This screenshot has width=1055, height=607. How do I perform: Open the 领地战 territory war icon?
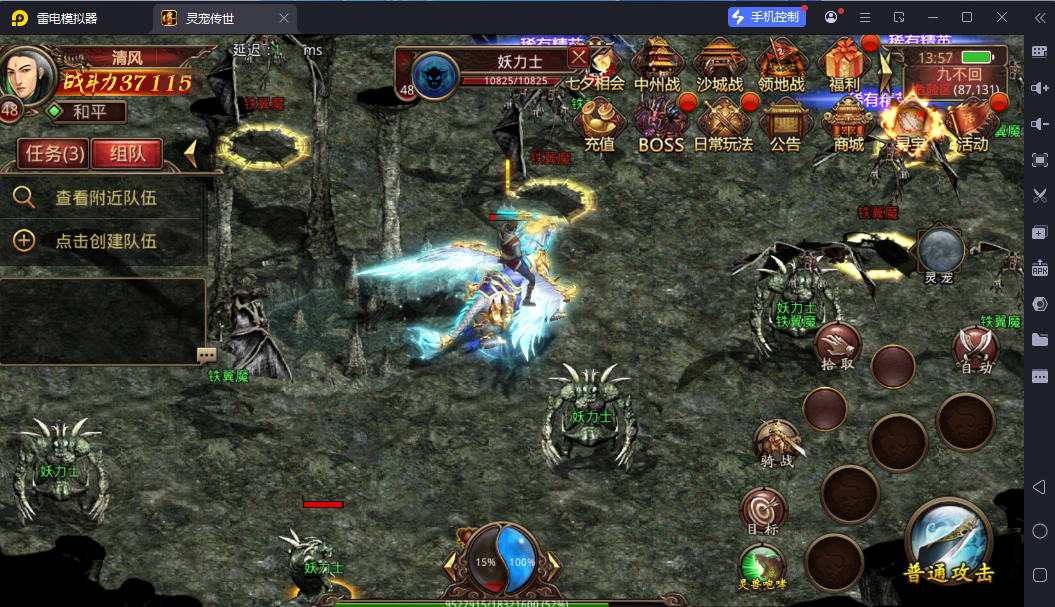[x=781, y=68]
